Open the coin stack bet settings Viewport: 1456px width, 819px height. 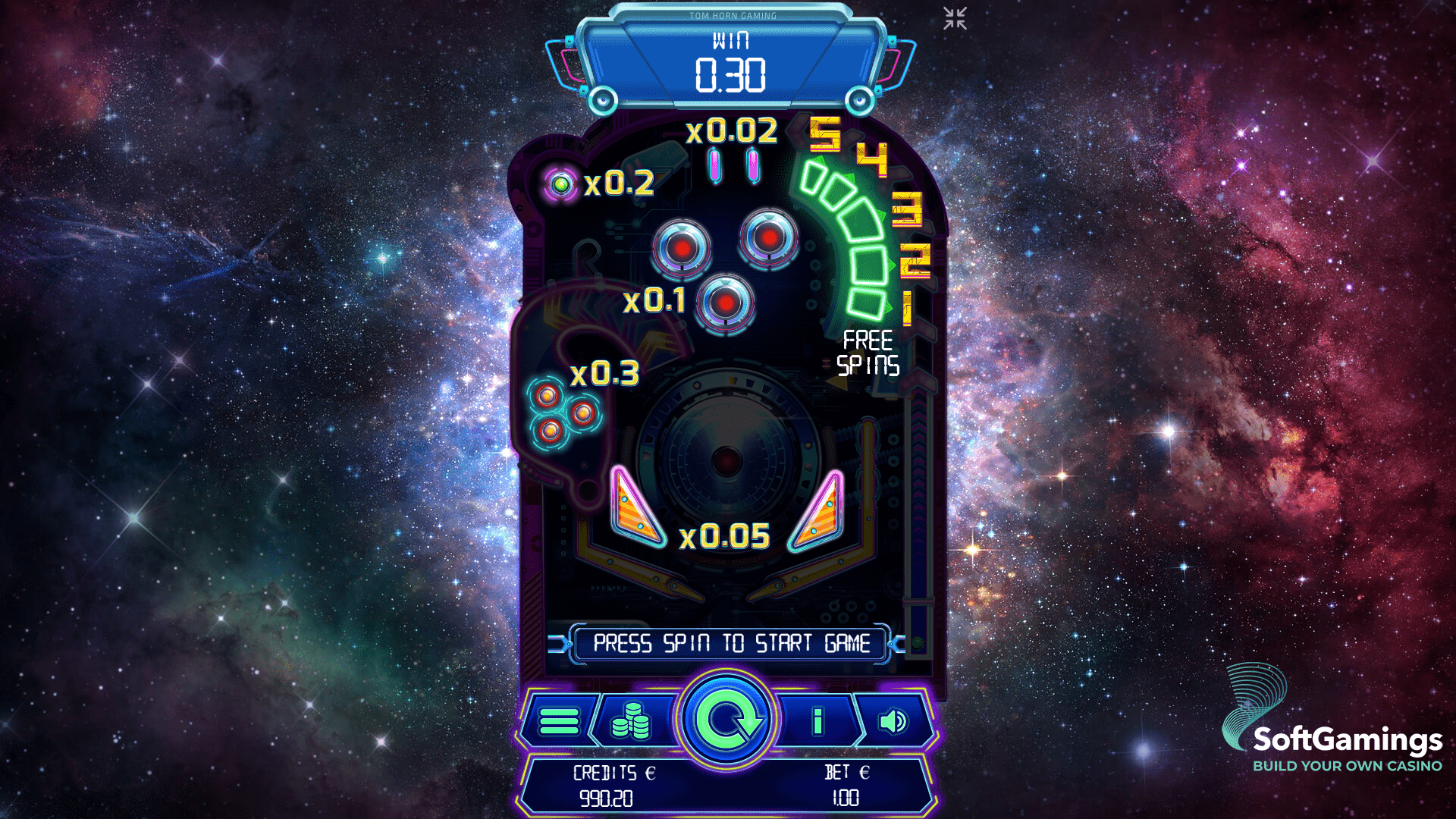coord(631,720)
